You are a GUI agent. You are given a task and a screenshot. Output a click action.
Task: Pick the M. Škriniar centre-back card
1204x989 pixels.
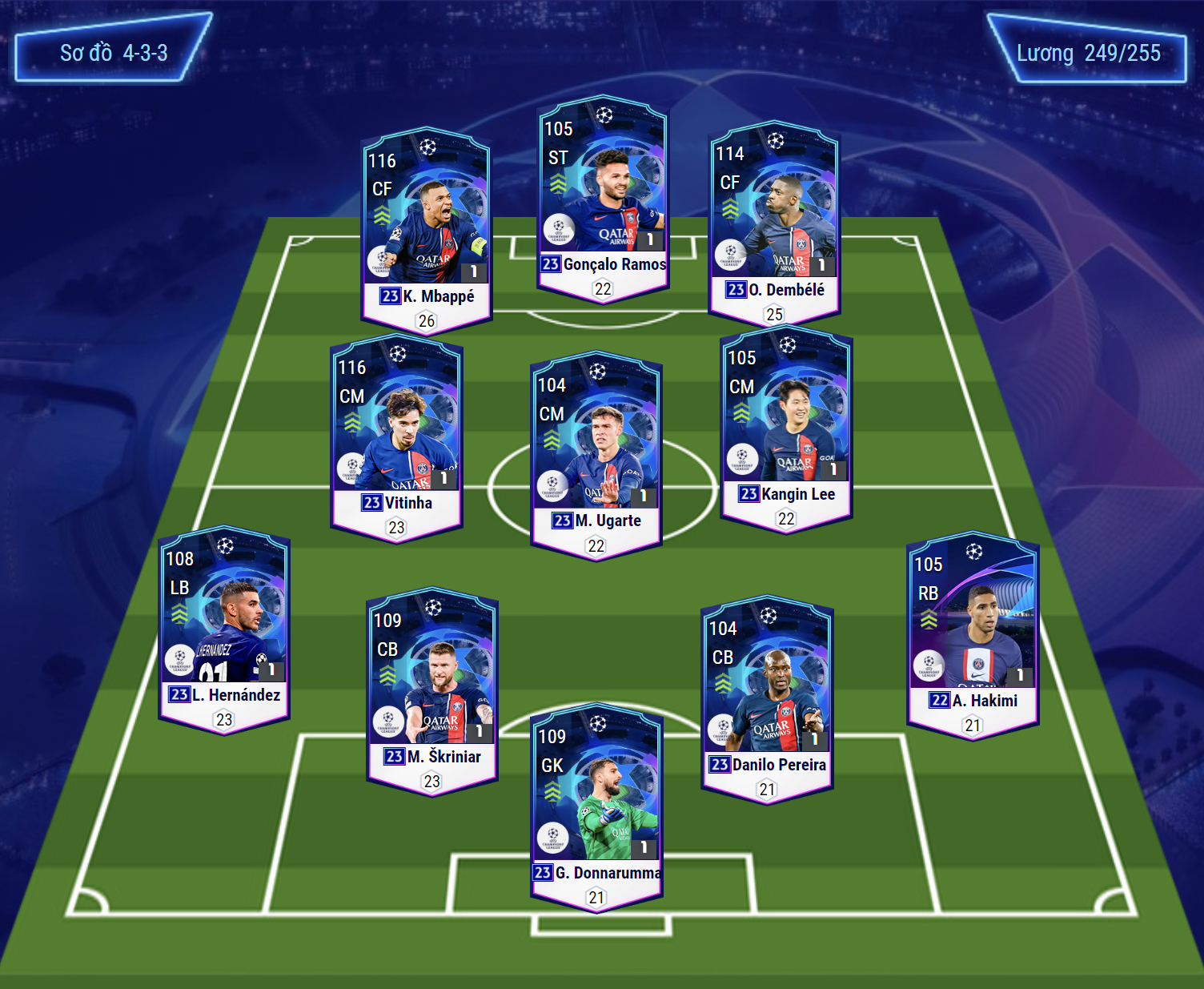432,689
